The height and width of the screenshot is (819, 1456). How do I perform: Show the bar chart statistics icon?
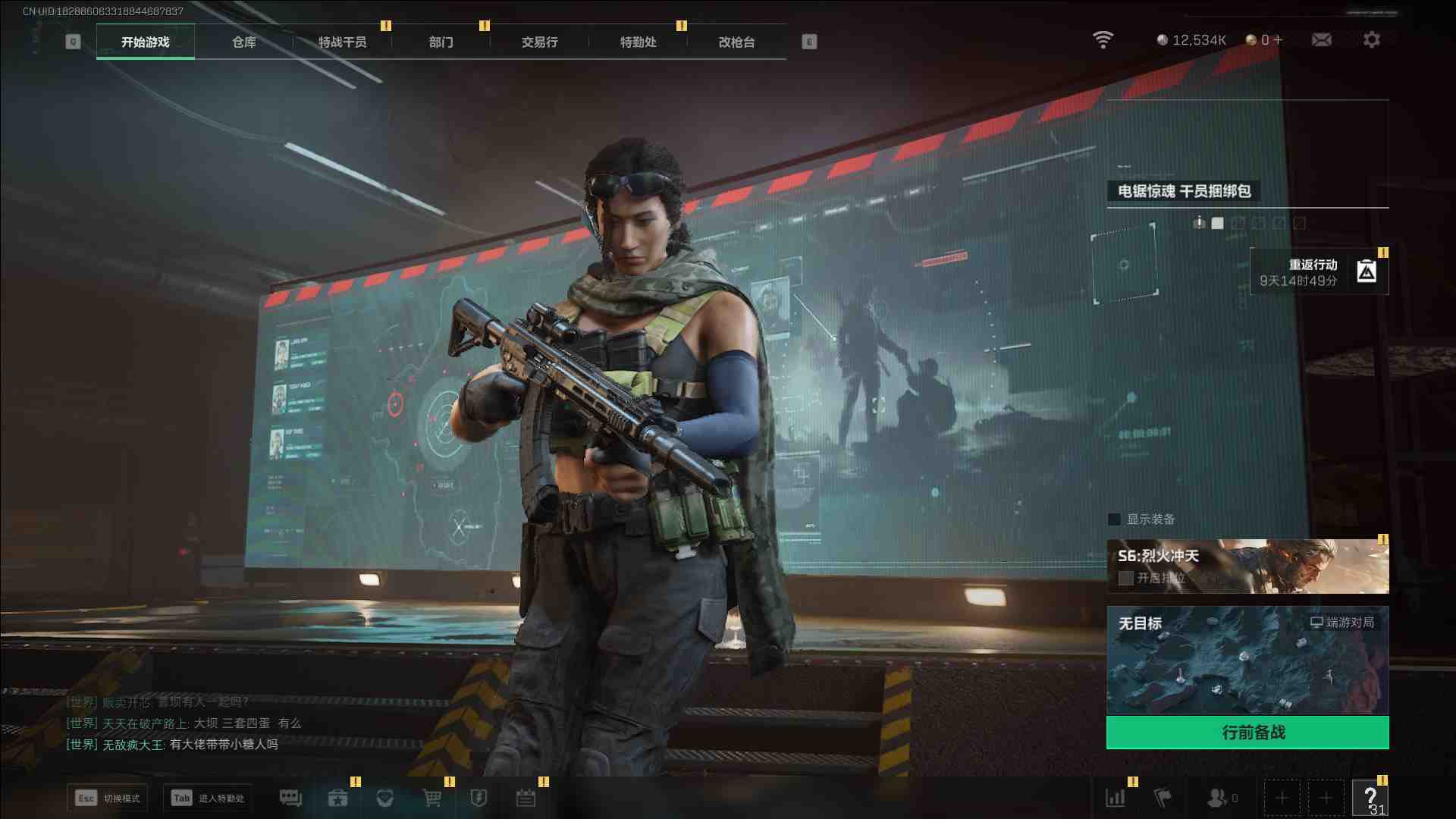tap(1116, 798)
